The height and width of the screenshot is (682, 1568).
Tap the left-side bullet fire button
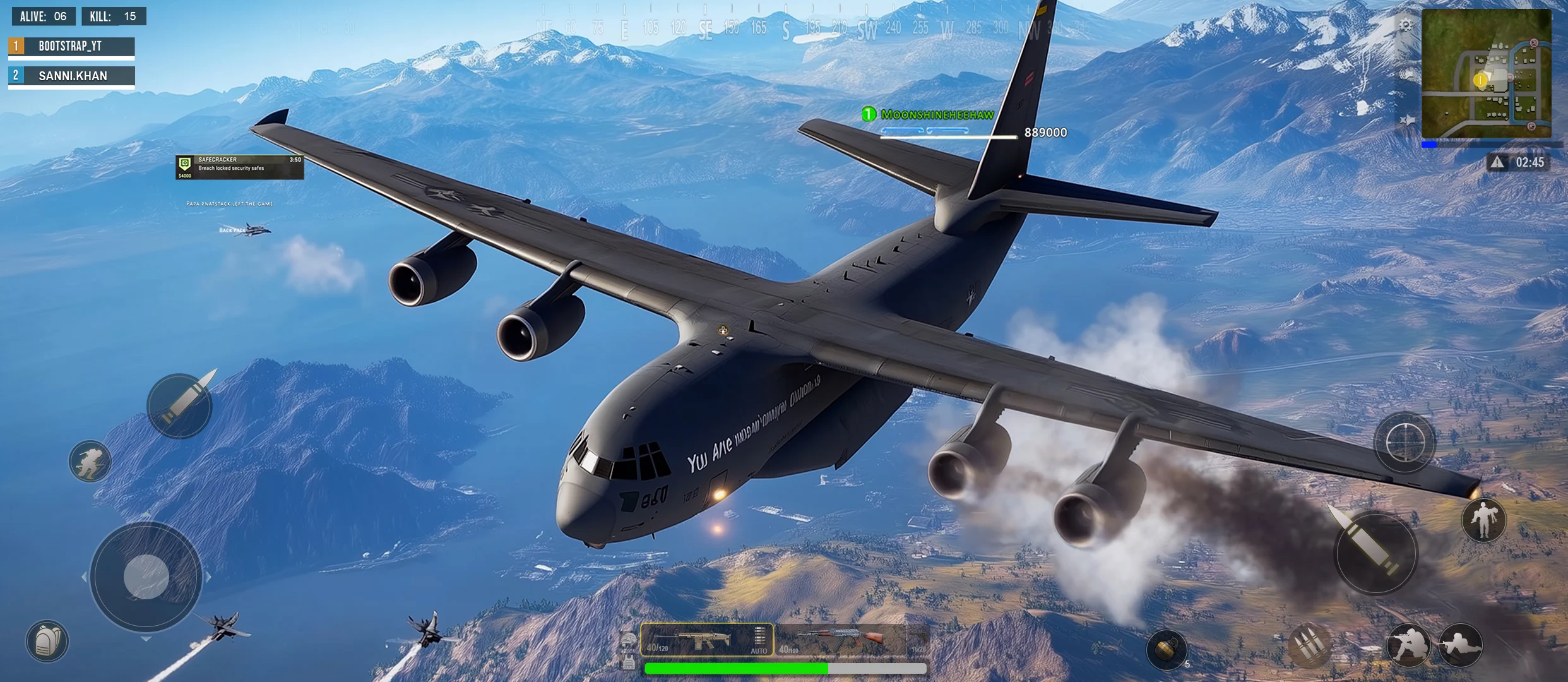[x=180, y=406]
